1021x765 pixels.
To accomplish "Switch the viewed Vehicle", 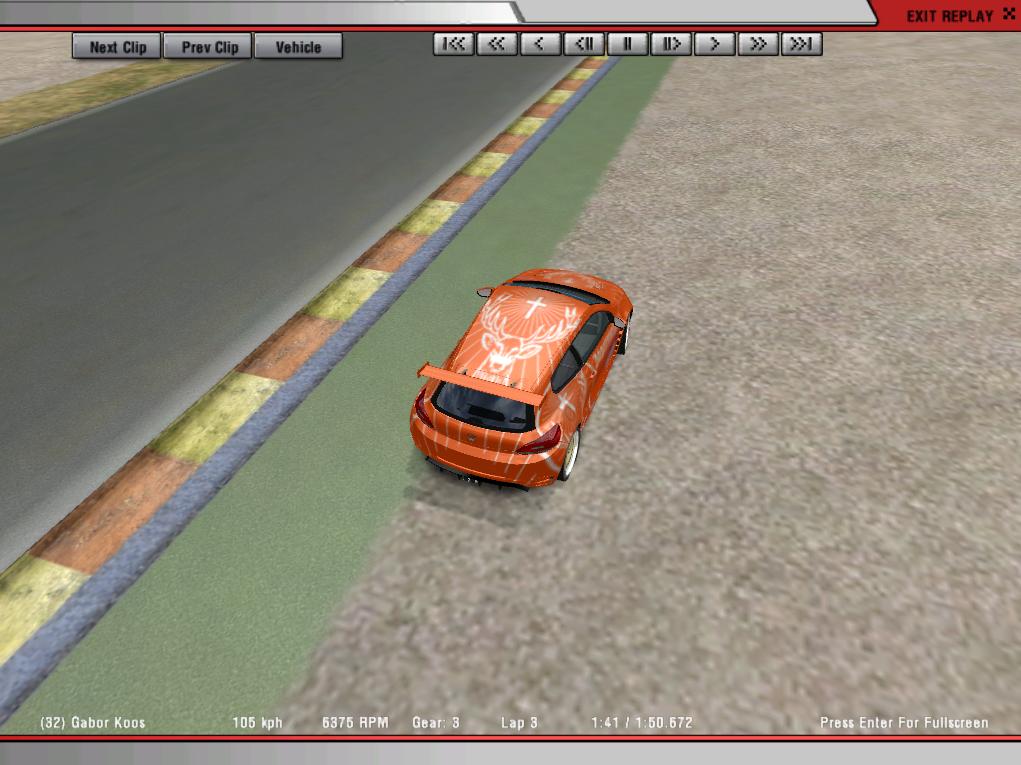I will [298, 47].
